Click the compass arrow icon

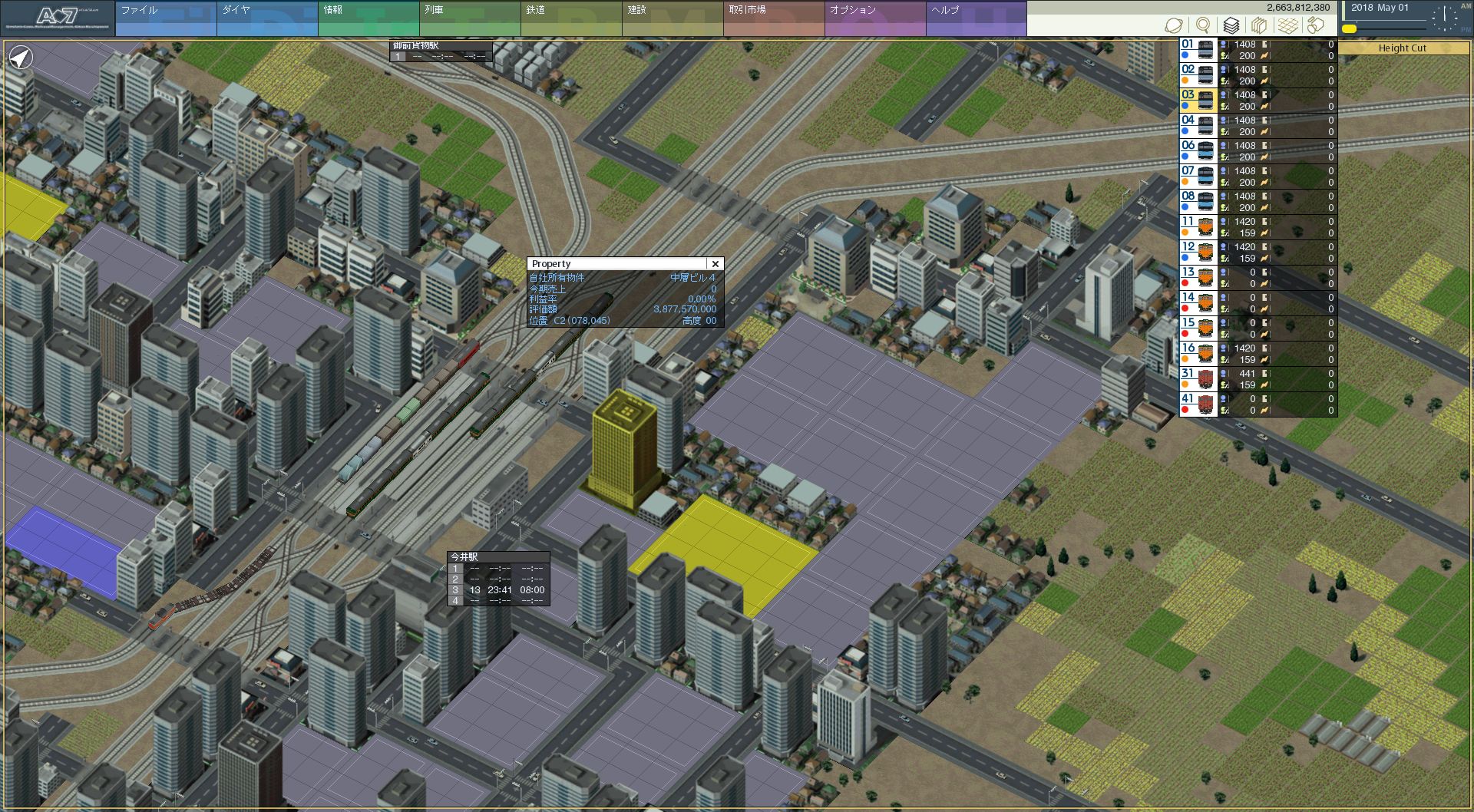pyautogui.click(x=21, y=58)
